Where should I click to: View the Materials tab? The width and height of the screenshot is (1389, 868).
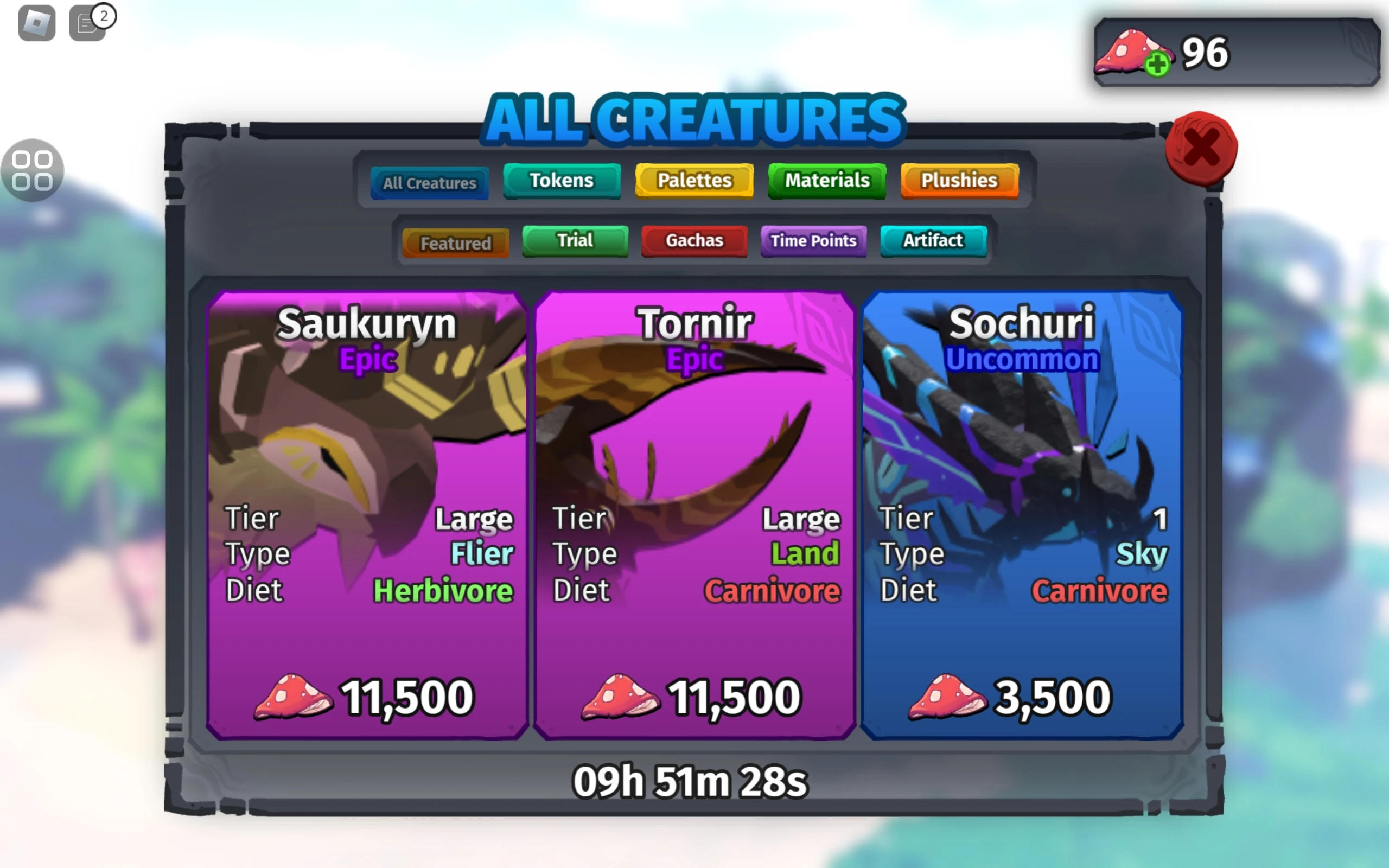[826, 180]
